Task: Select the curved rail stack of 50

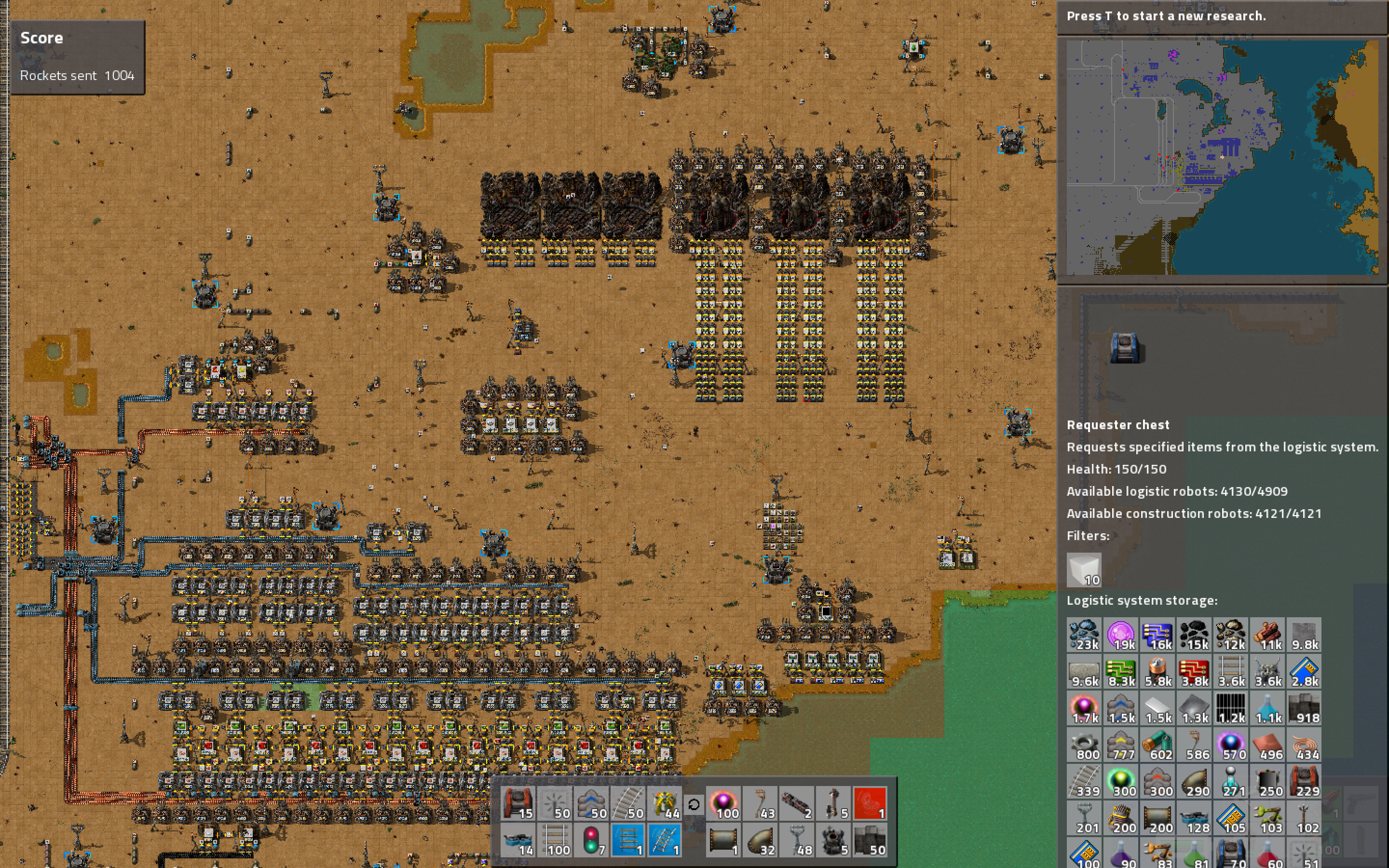Action: coord(628,802)
